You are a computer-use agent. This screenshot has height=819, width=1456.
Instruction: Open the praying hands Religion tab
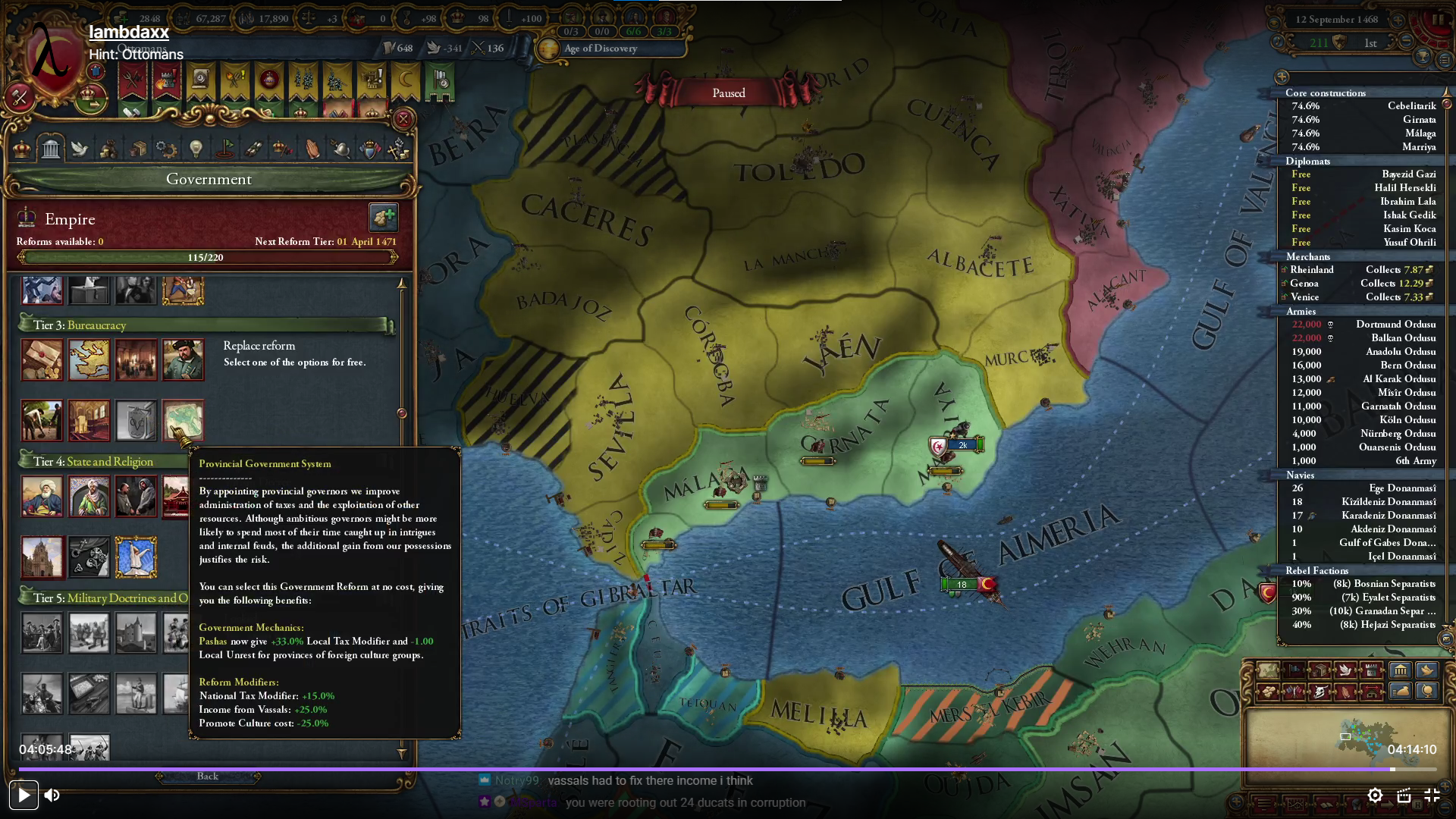point(312,149)
